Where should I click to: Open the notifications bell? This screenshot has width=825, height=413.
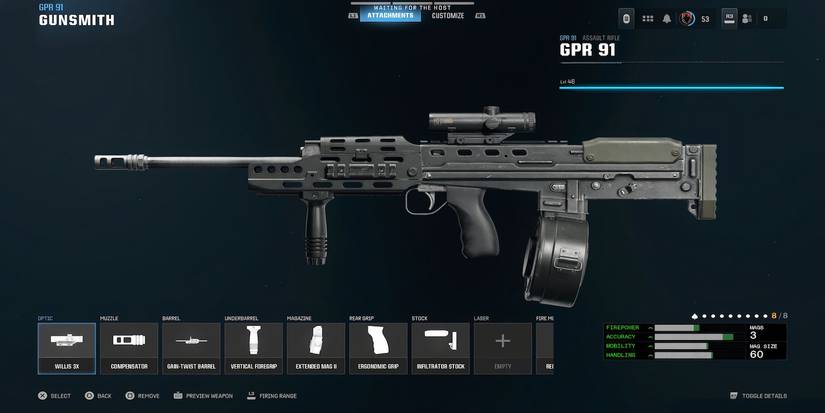click(x=666, y=18)
